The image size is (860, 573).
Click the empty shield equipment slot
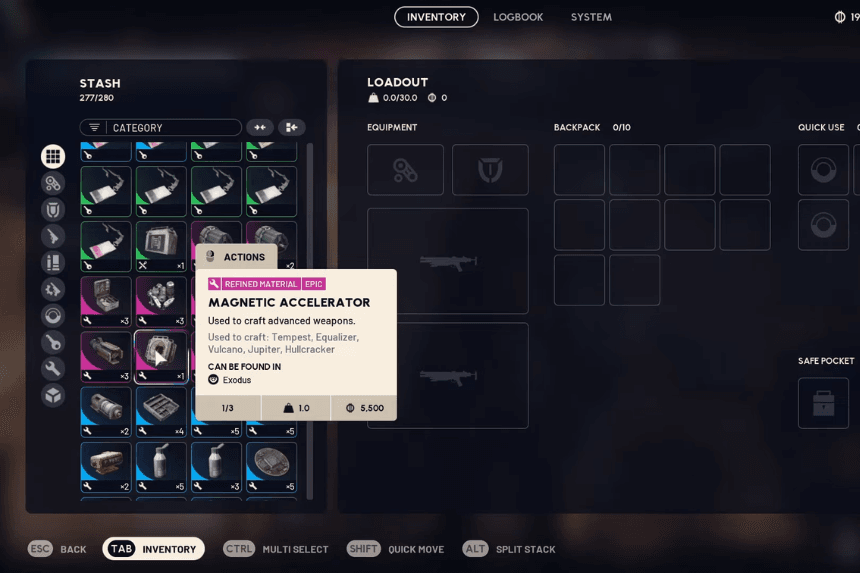click(490, 170)
